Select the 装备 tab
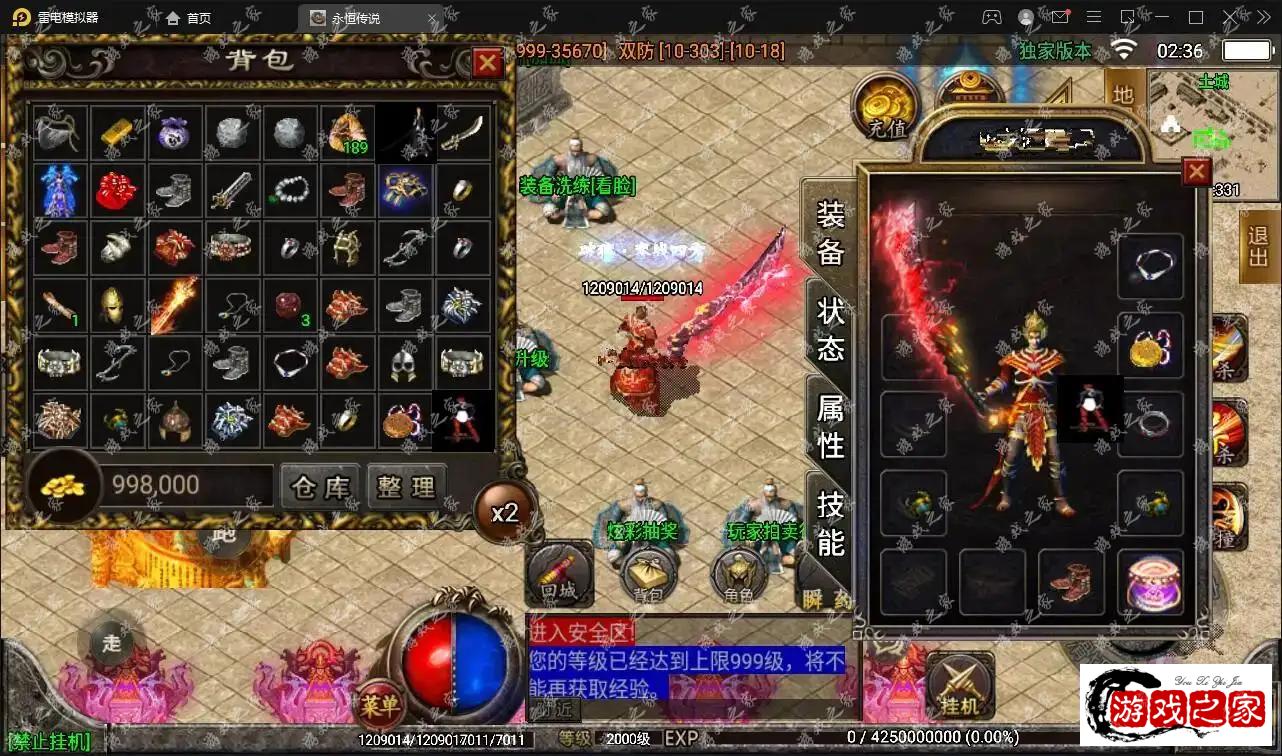1282x756 pixels. click(831, 232)
